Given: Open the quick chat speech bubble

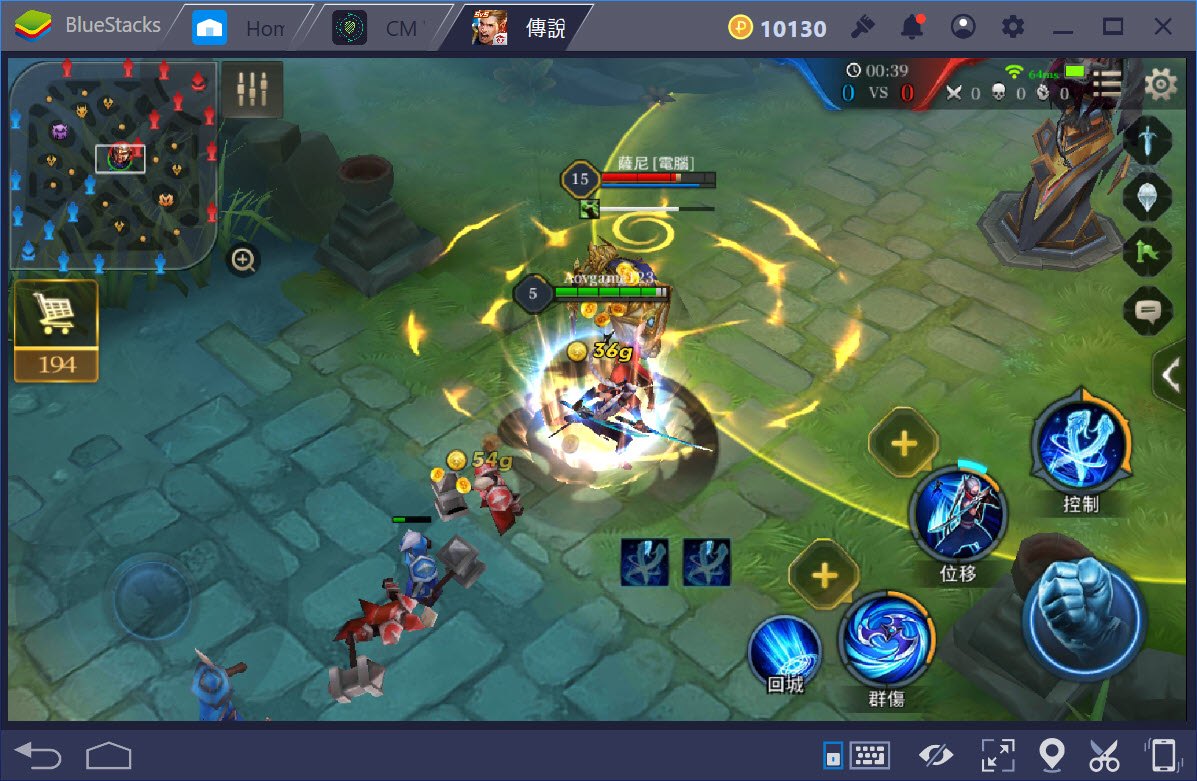Looking at the screenshot, I should click(x=1147, y=311).
